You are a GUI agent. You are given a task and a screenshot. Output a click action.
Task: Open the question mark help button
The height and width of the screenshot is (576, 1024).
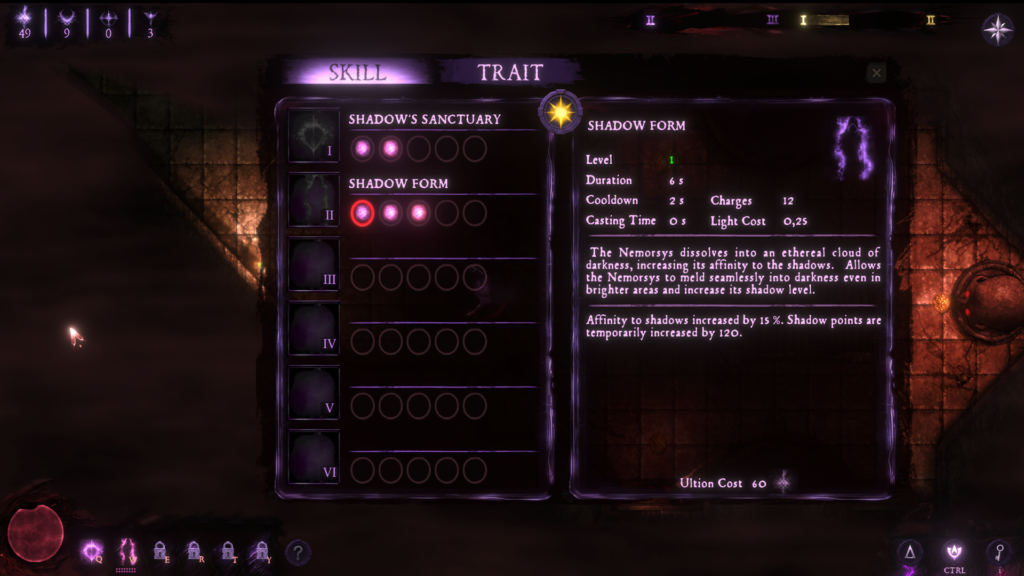297,552
